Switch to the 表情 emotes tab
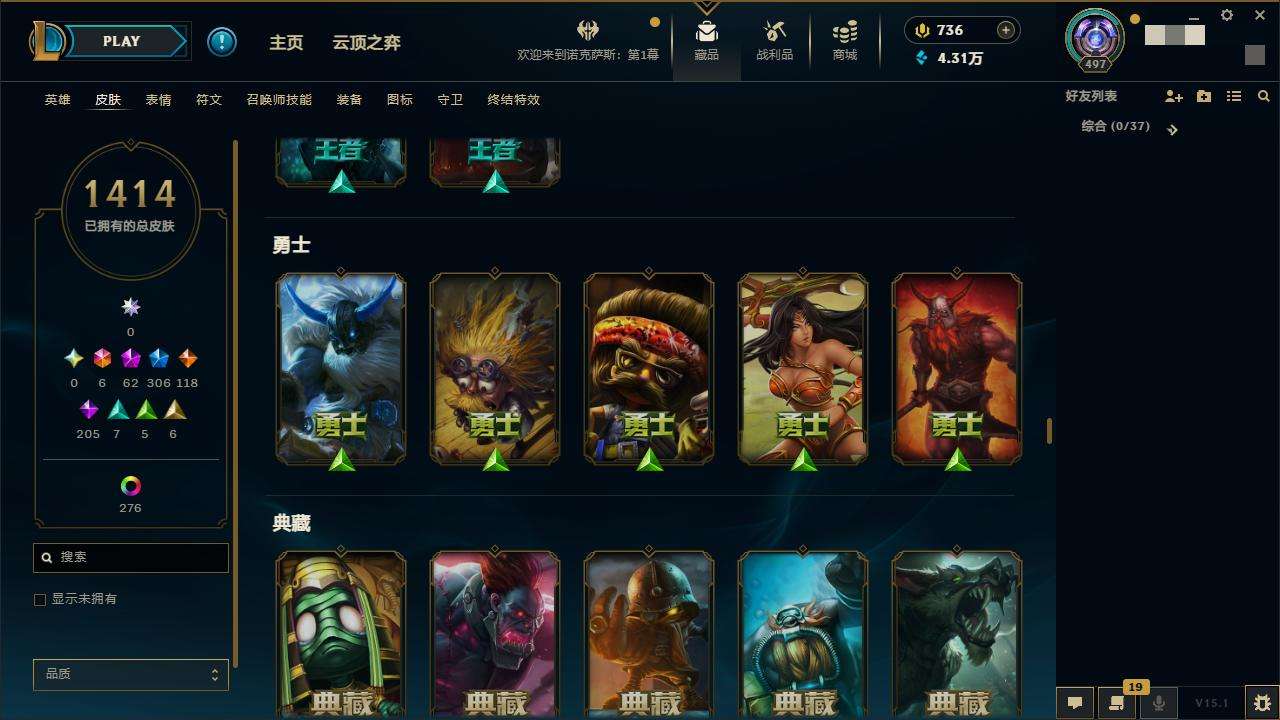This screenshot has width=1280, height=720. click(x=158, y=100)
